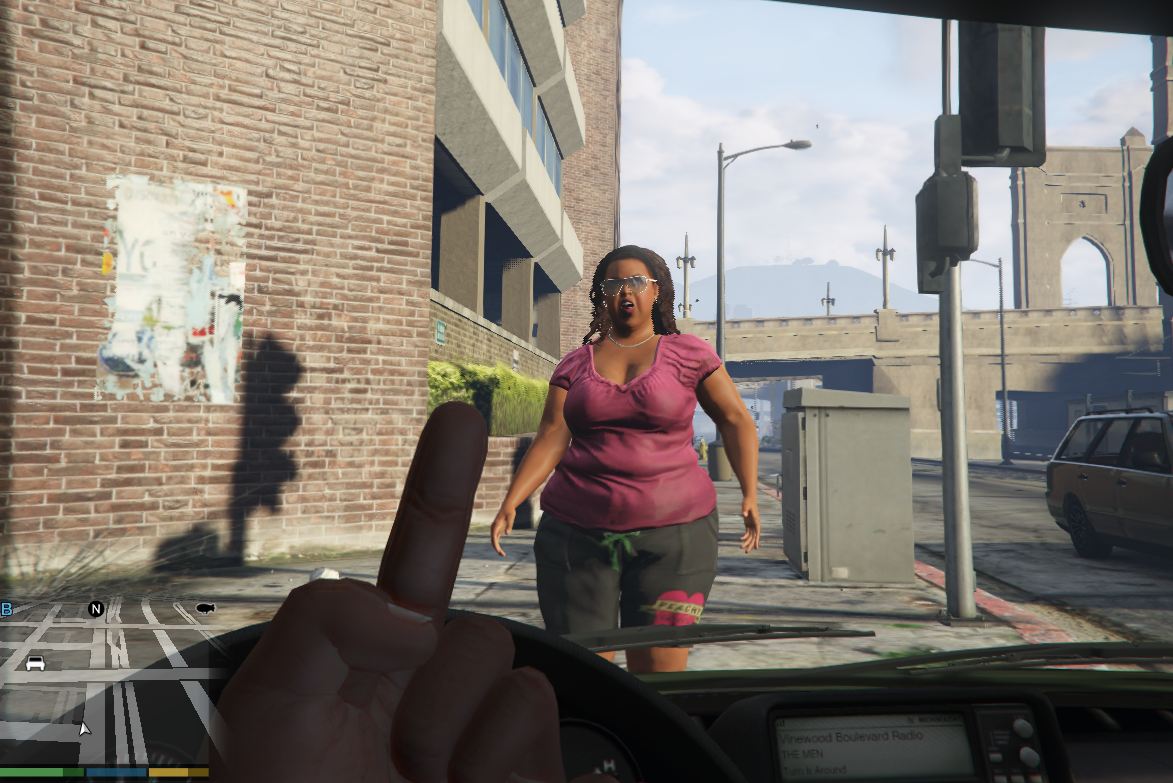Click the north compass marker on minimap
1173x783 pixels.
pos(96,608)
